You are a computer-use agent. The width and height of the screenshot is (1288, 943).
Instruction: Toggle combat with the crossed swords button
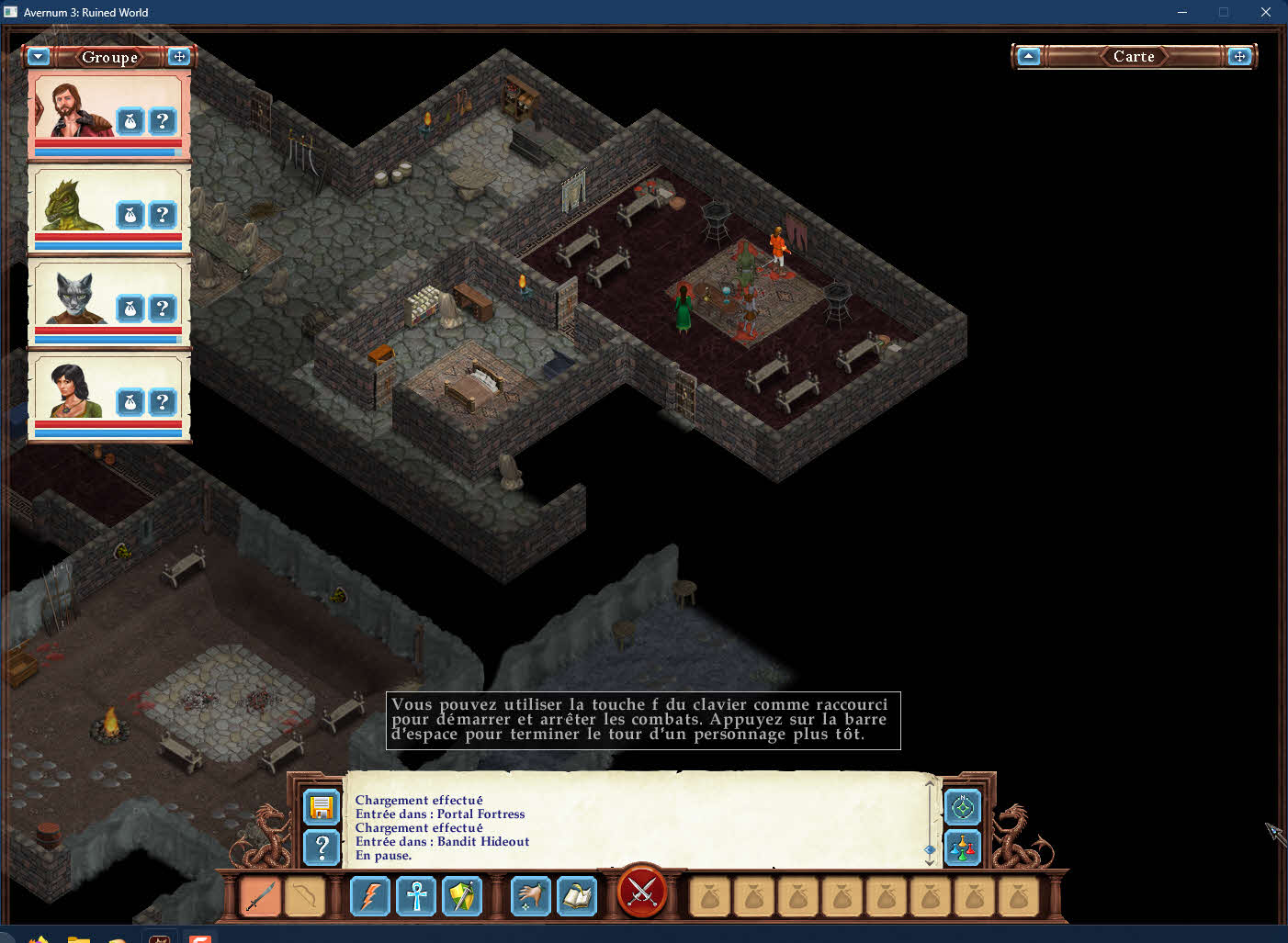pos(642,891)
